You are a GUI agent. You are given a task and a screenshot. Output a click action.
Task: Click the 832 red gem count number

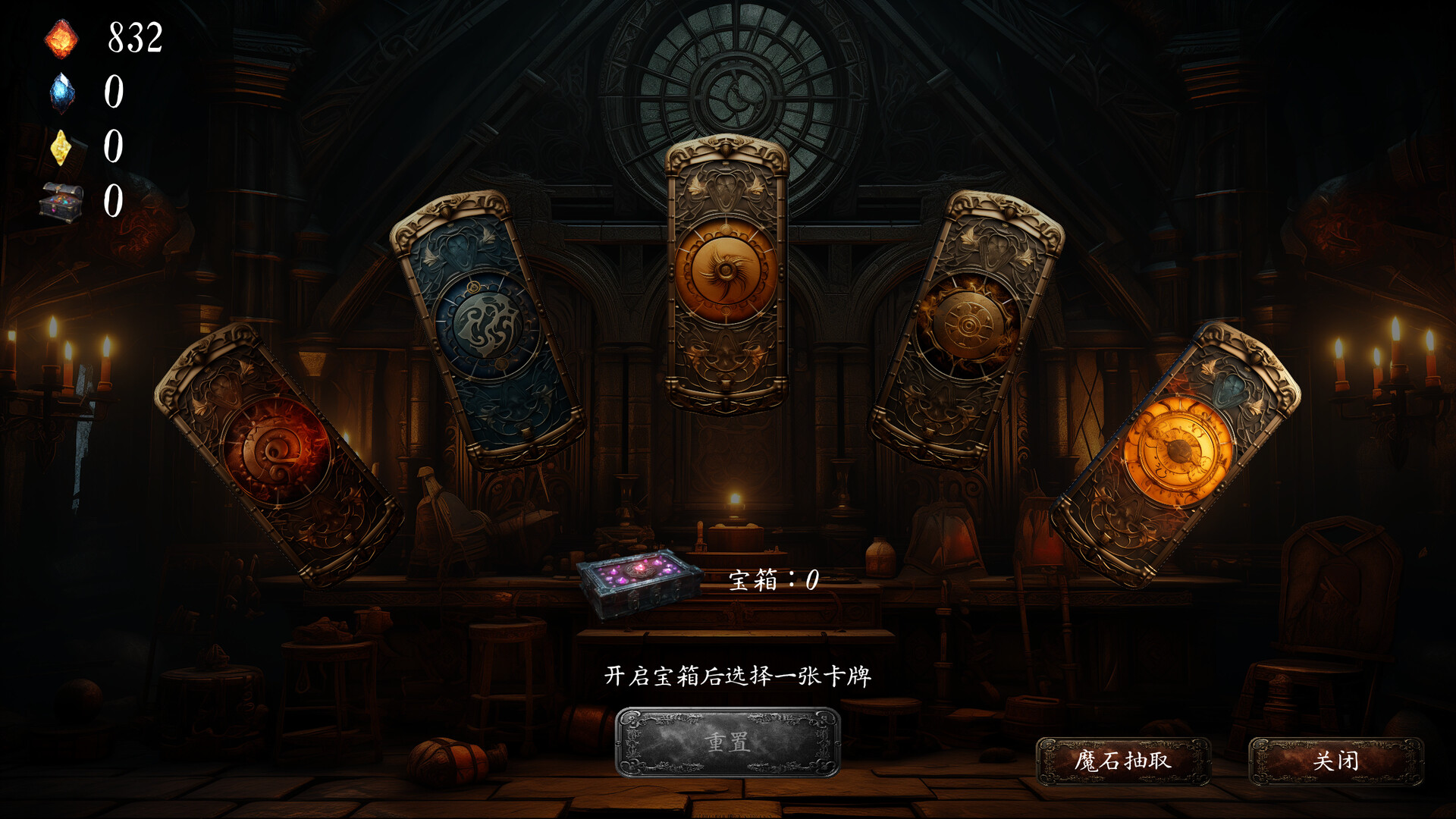(134, 36)
